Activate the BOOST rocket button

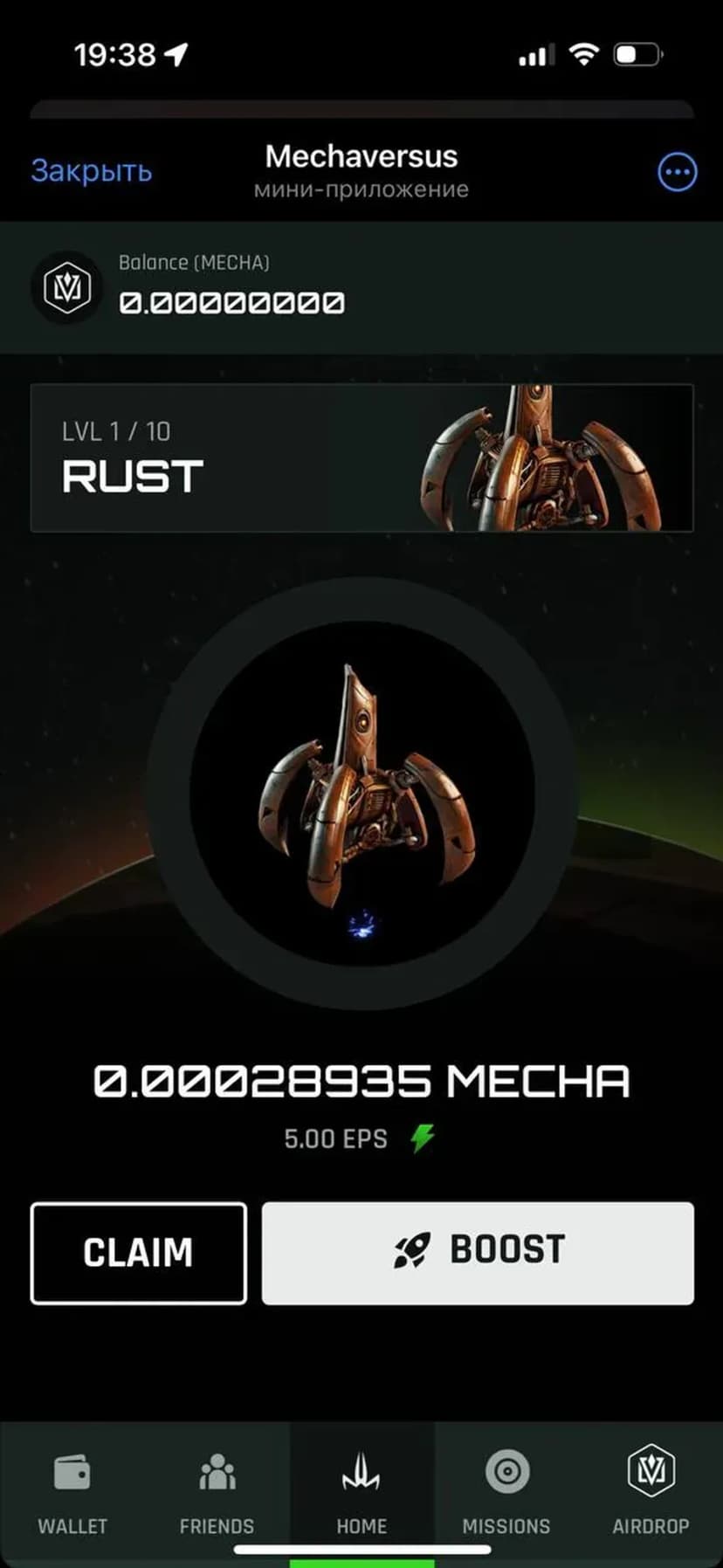click(478, 1252)
